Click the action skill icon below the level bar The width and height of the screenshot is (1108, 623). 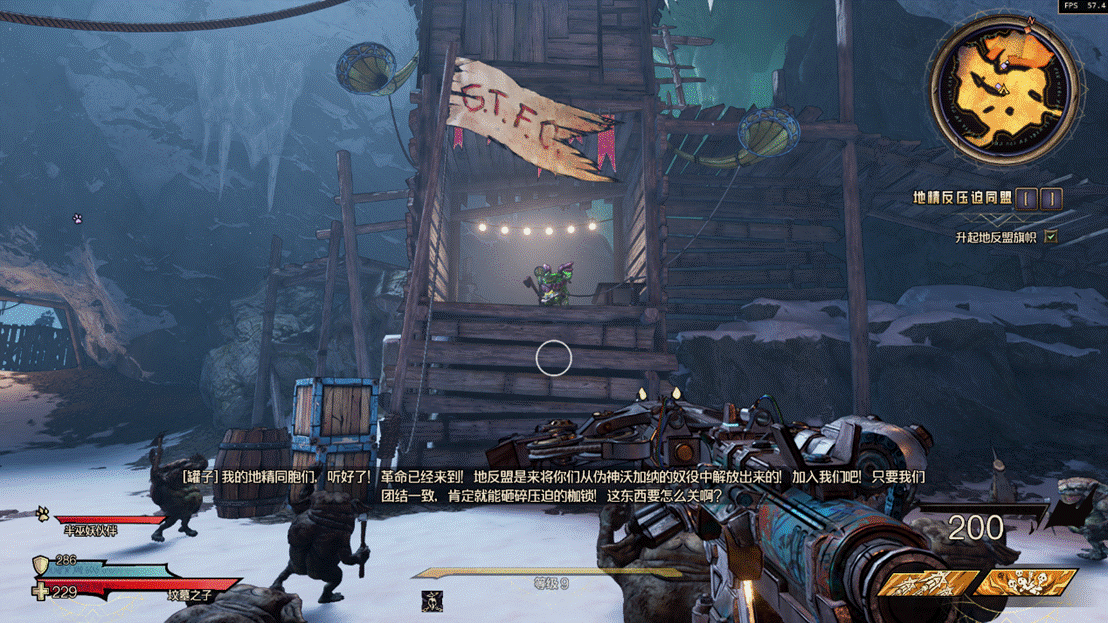[x=432, y=601]
